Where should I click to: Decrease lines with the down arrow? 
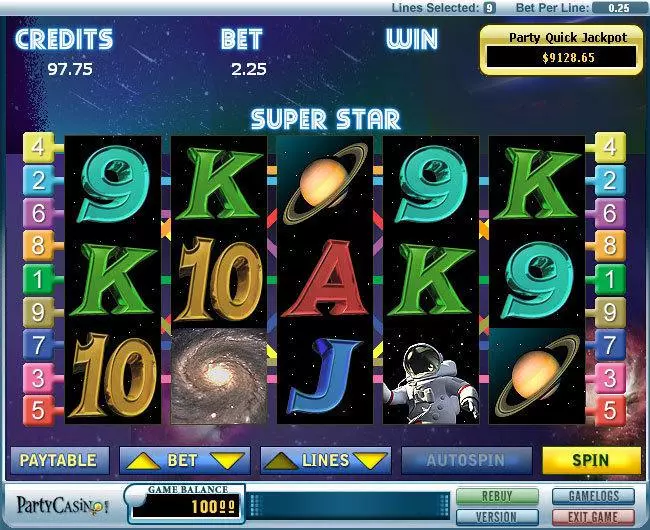click(369, 460)
